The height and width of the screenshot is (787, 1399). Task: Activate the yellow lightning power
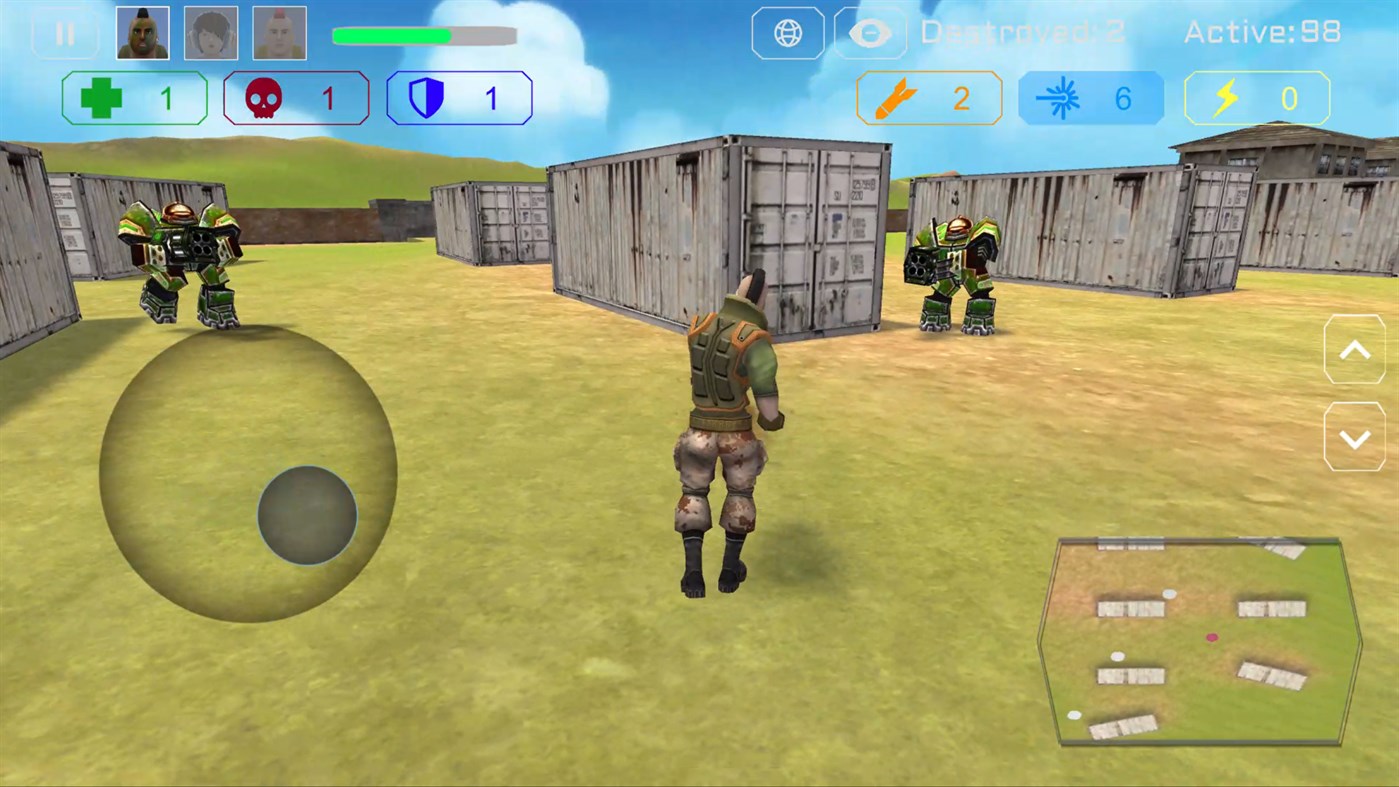pos(1256,98)
